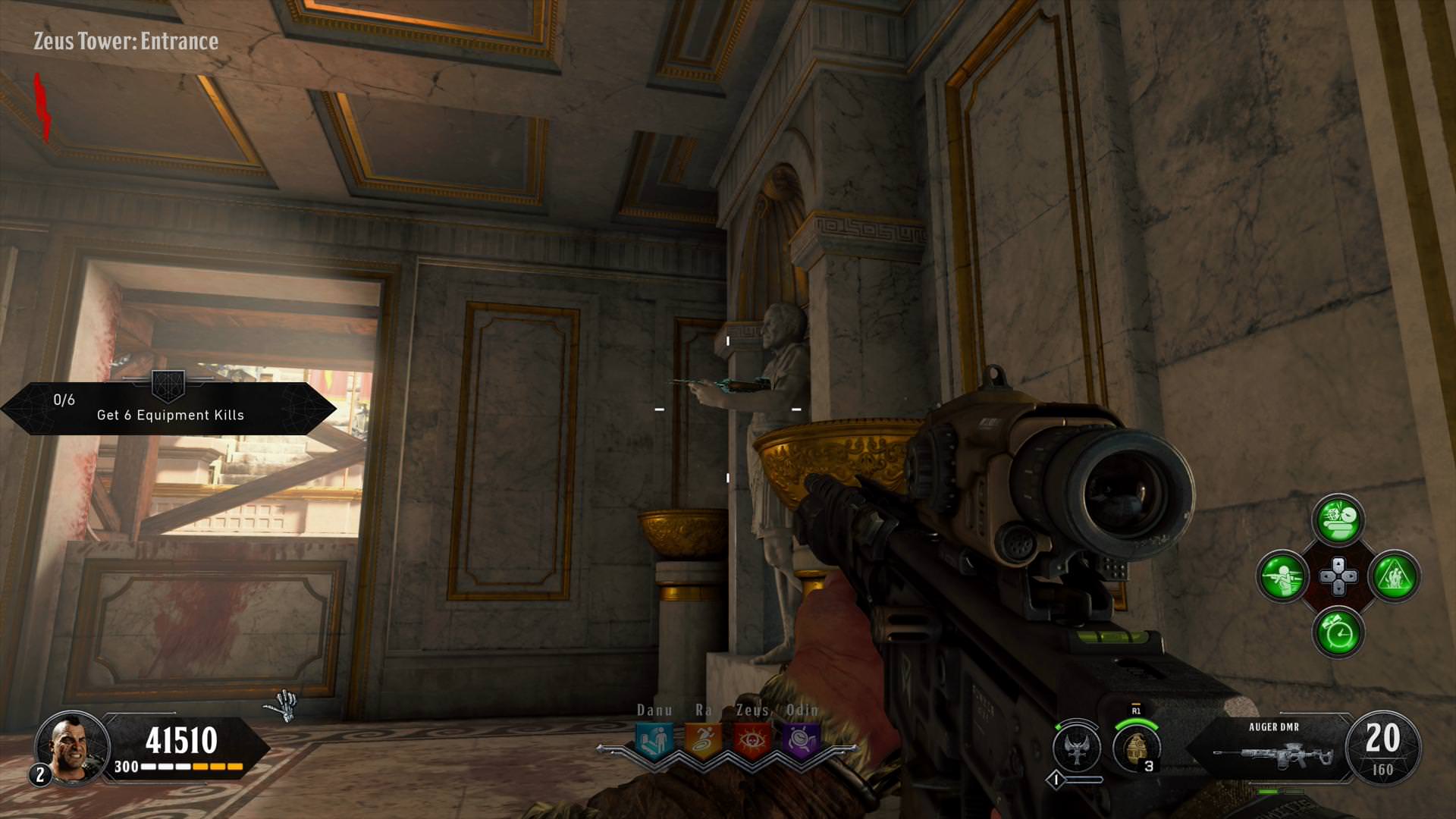Select the Auger DMR weapon panel
The height and width of the screenshot is (819, 1456).
pyautogui.click(x=1272, y=748)
